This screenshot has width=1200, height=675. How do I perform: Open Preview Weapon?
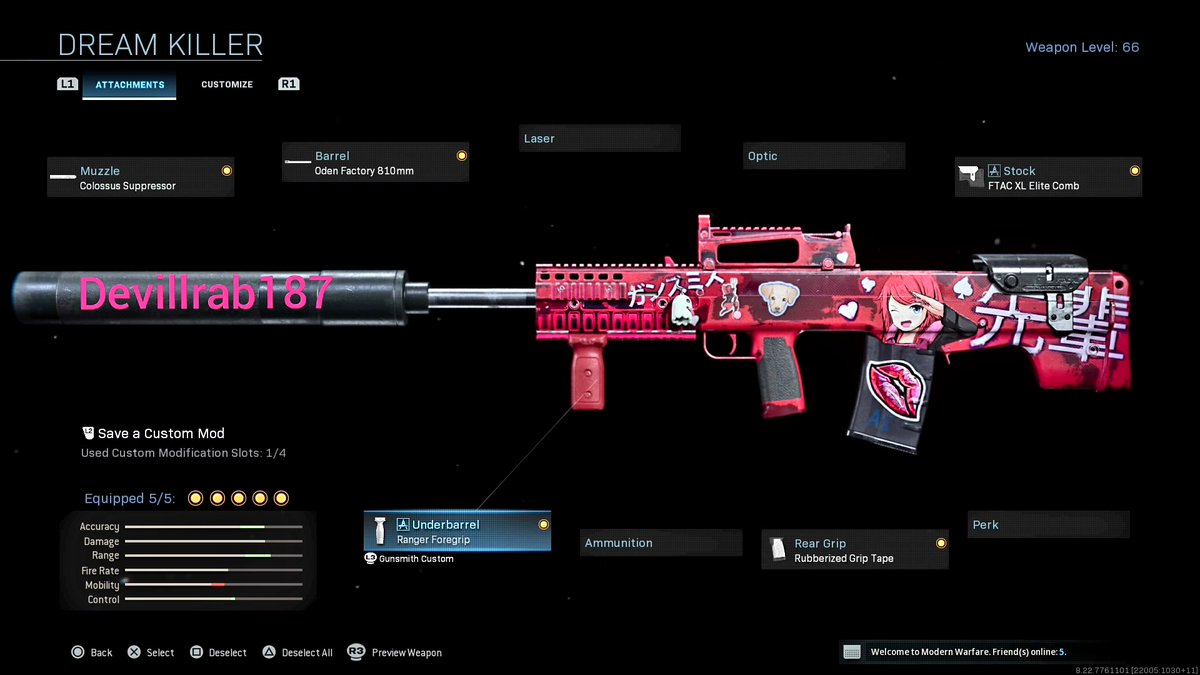pos(395,653)
